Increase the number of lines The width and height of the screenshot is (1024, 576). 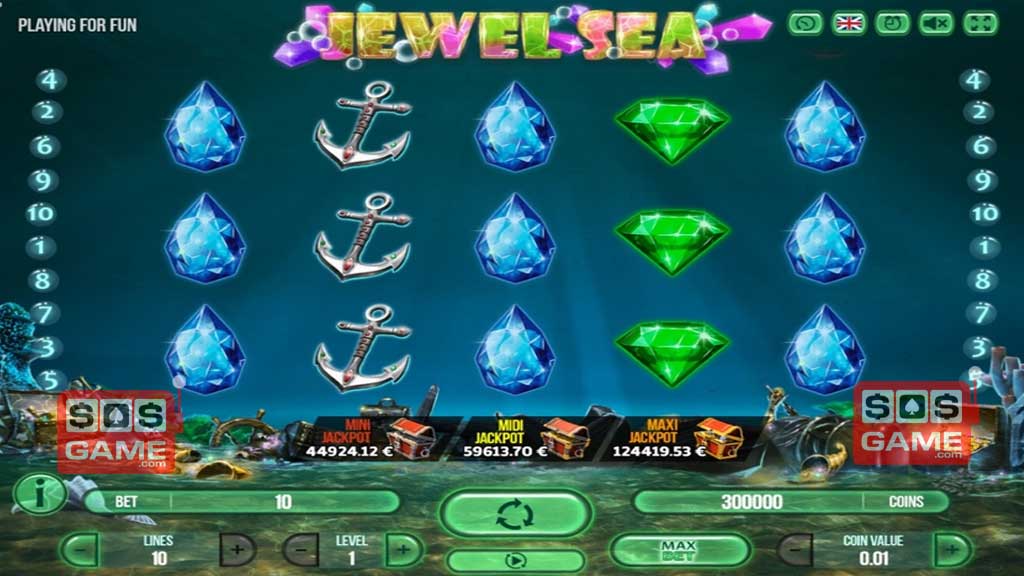coord(236,549)
